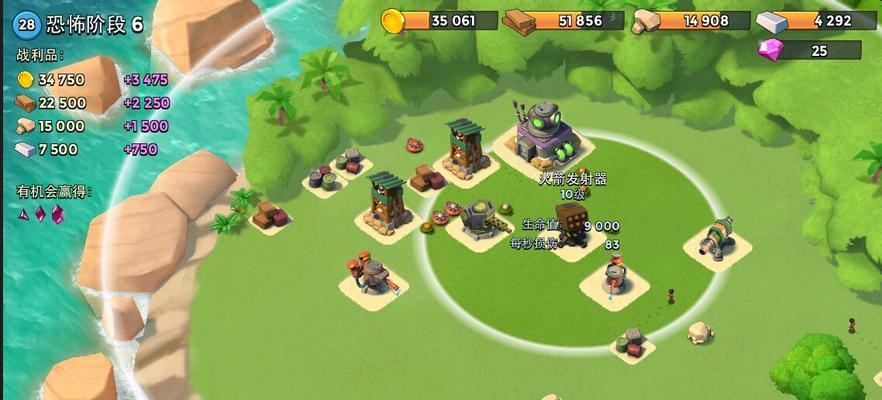Viewport: 882px width, 400px height.
Task: Tap the level 28 experience badge
Action: pyautogui.click(x=27, y=24)
